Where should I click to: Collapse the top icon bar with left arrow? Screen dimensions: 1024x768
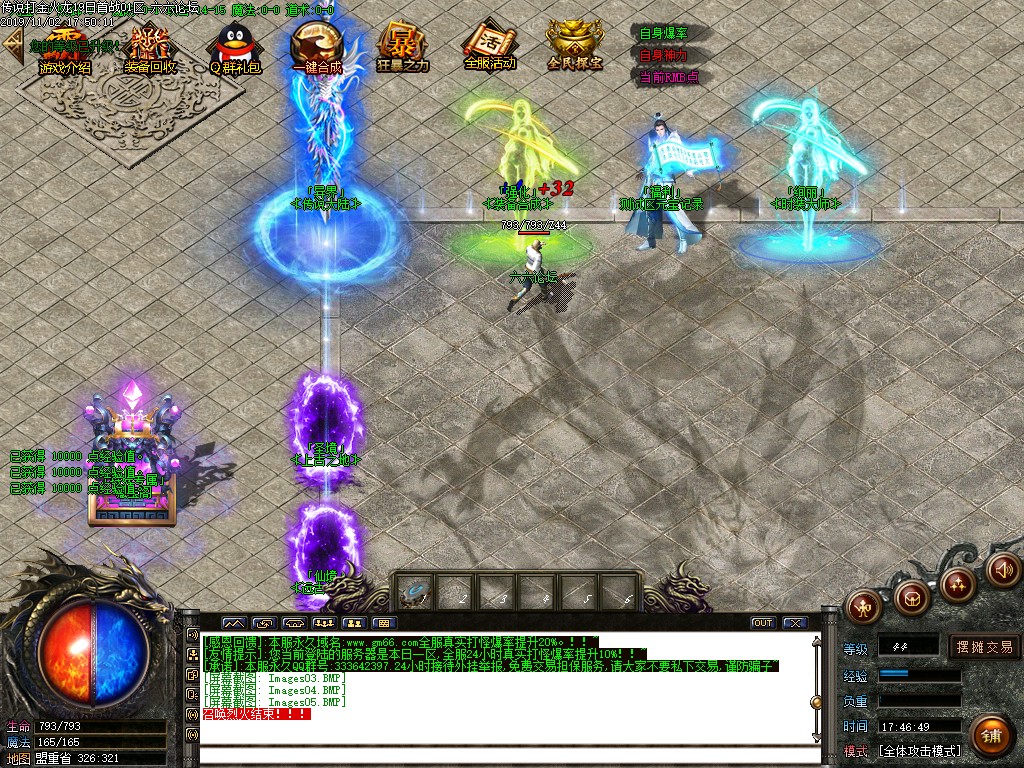tap(12, 46)
